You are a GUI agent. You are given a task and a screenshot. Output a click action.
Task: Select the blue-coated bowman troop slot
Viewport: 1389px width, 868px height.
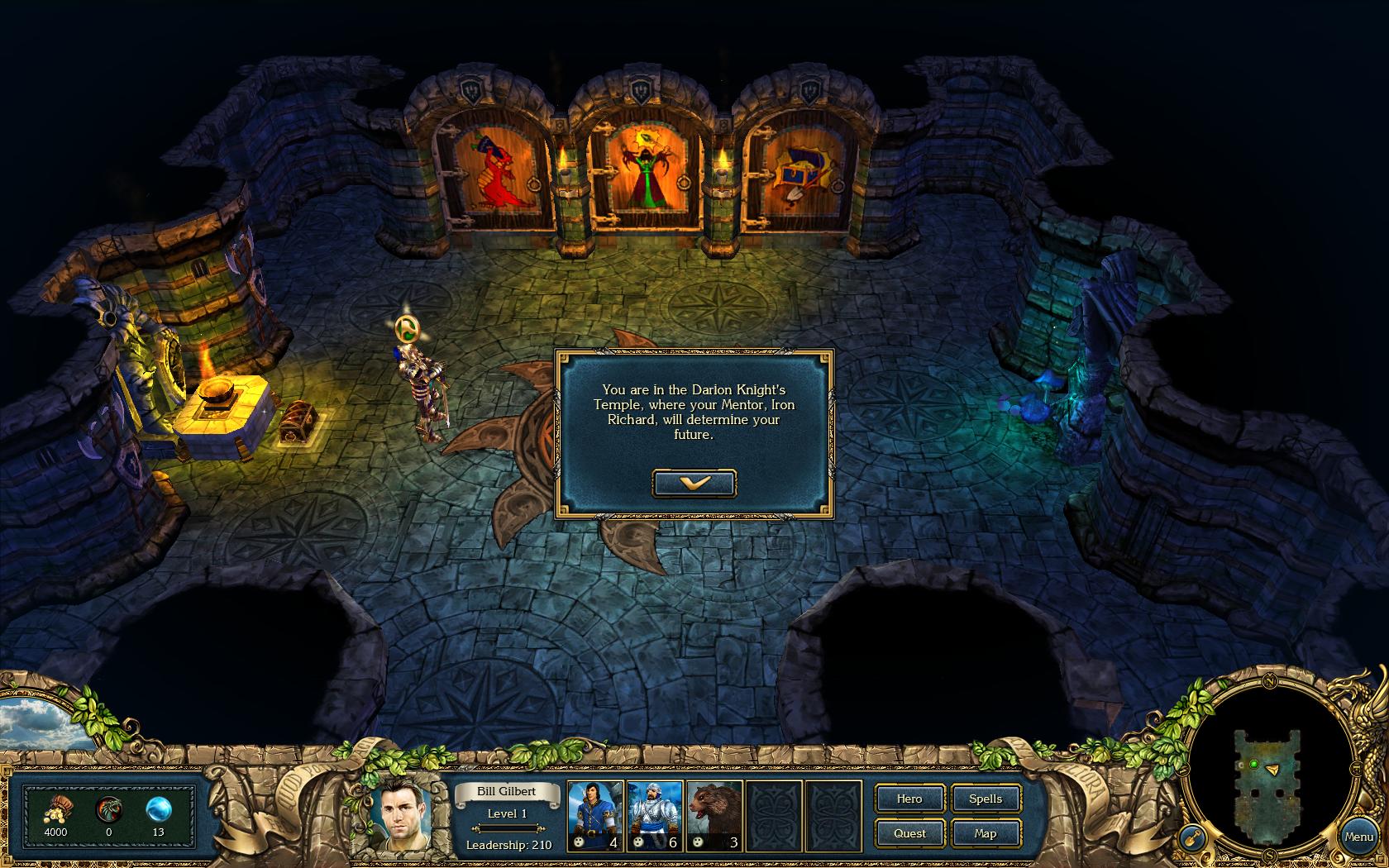595,816
